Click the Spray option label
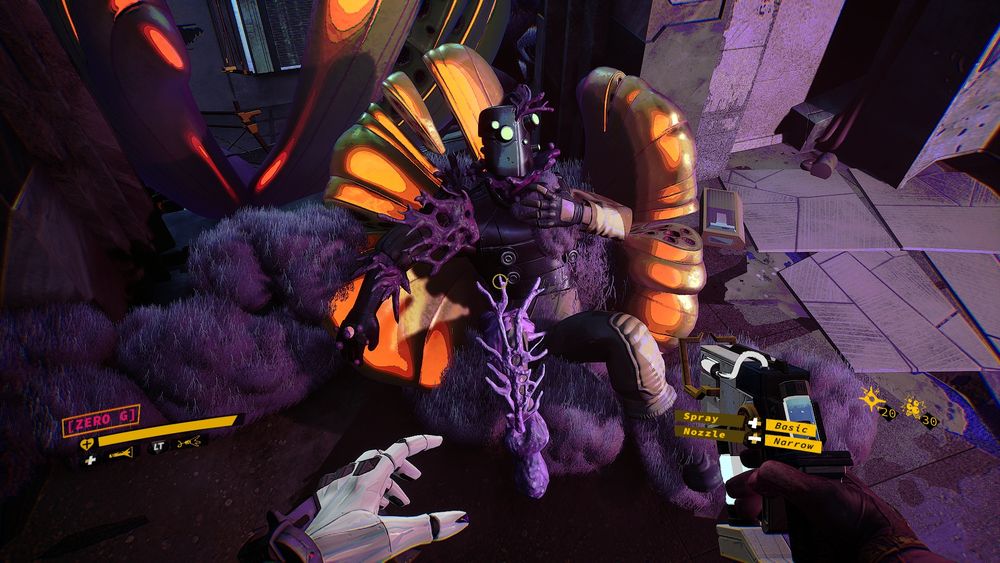Viewport: 1000px width, 563px height. coord(700,416)
